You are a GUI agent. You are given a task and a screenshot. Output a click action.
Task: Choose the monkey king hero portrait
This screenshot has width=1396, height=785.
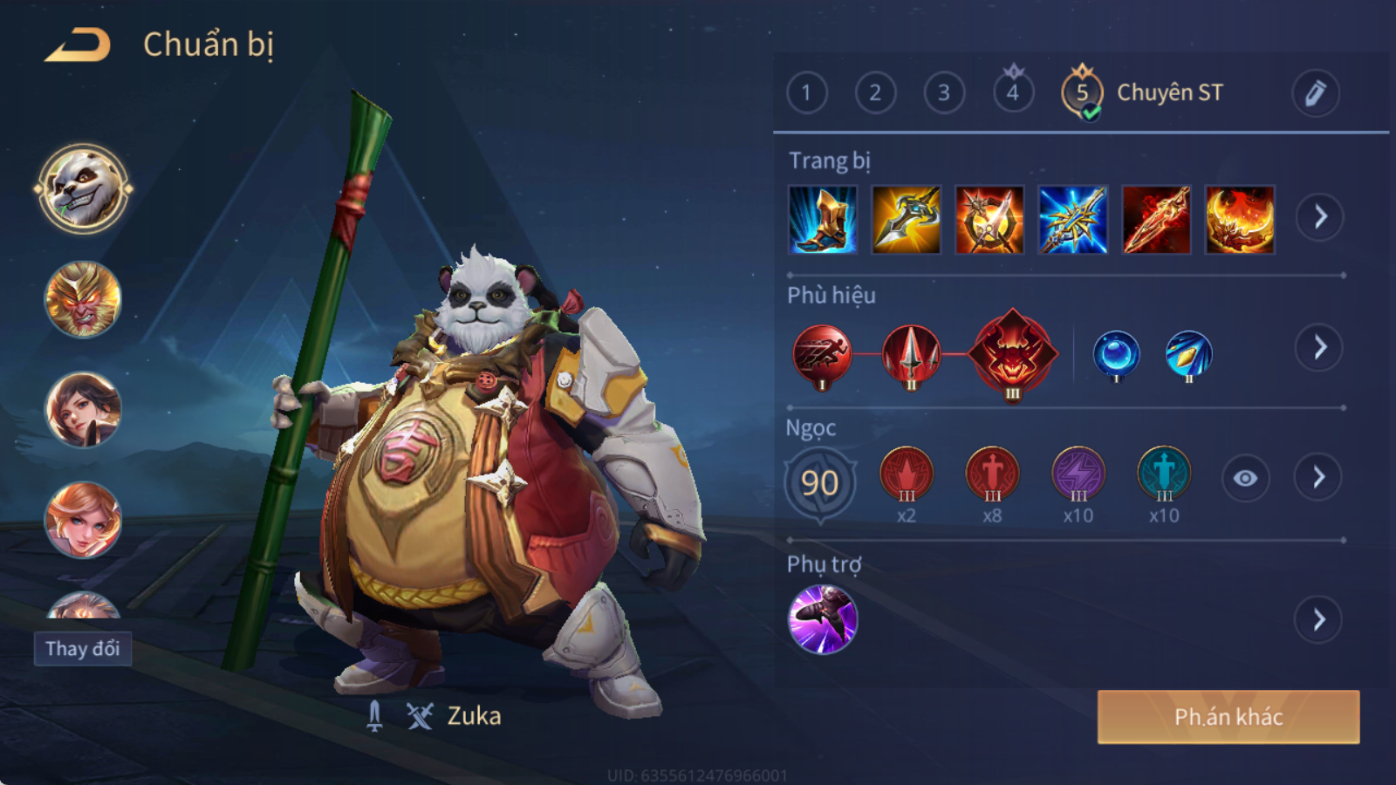coord(83,299)
